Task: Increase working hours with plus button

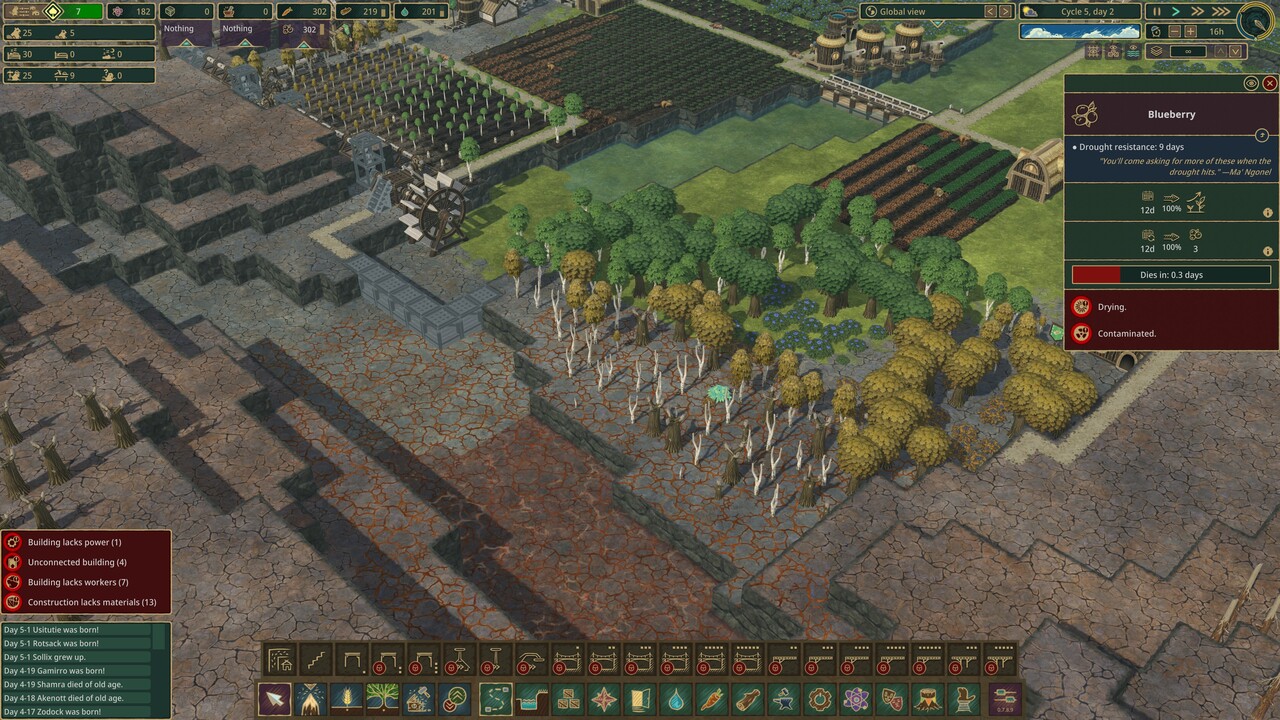Action: click(1190, 31)
